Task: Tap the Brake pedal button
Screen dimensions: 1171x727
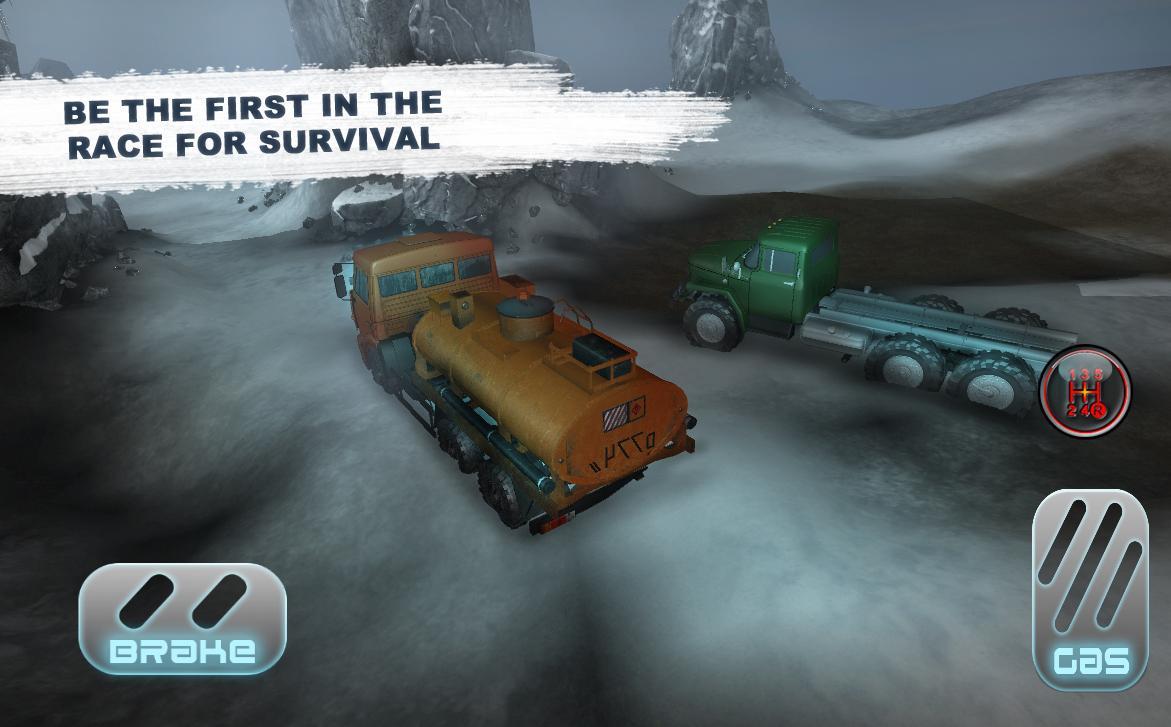Action: 182,618
